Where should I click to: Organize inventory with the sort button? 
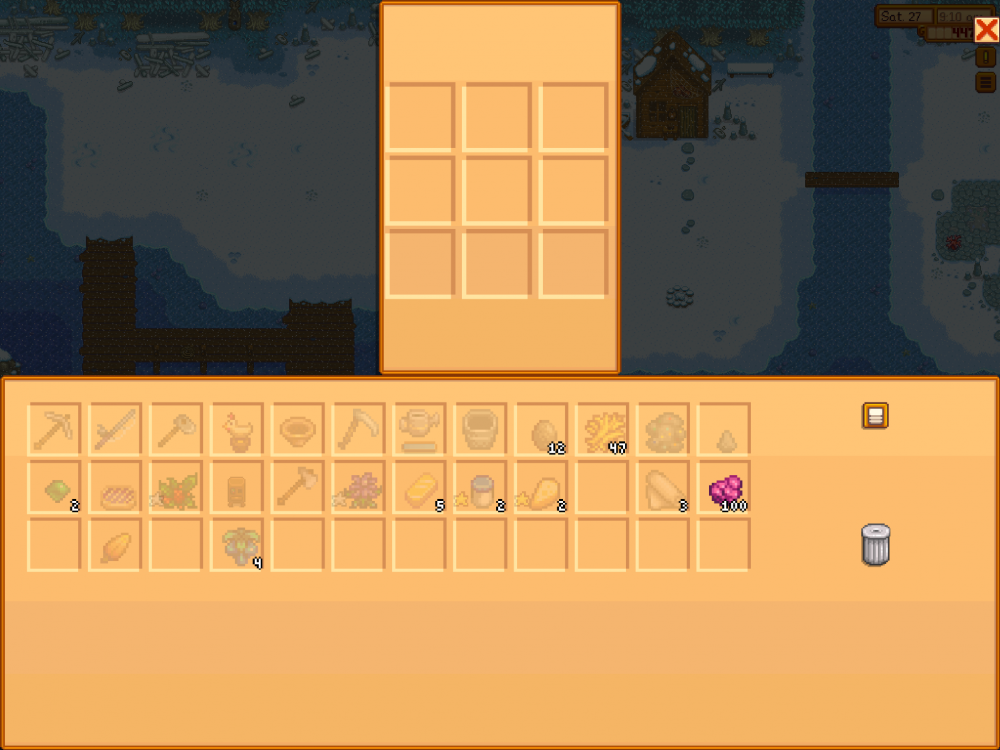(875, 416)
